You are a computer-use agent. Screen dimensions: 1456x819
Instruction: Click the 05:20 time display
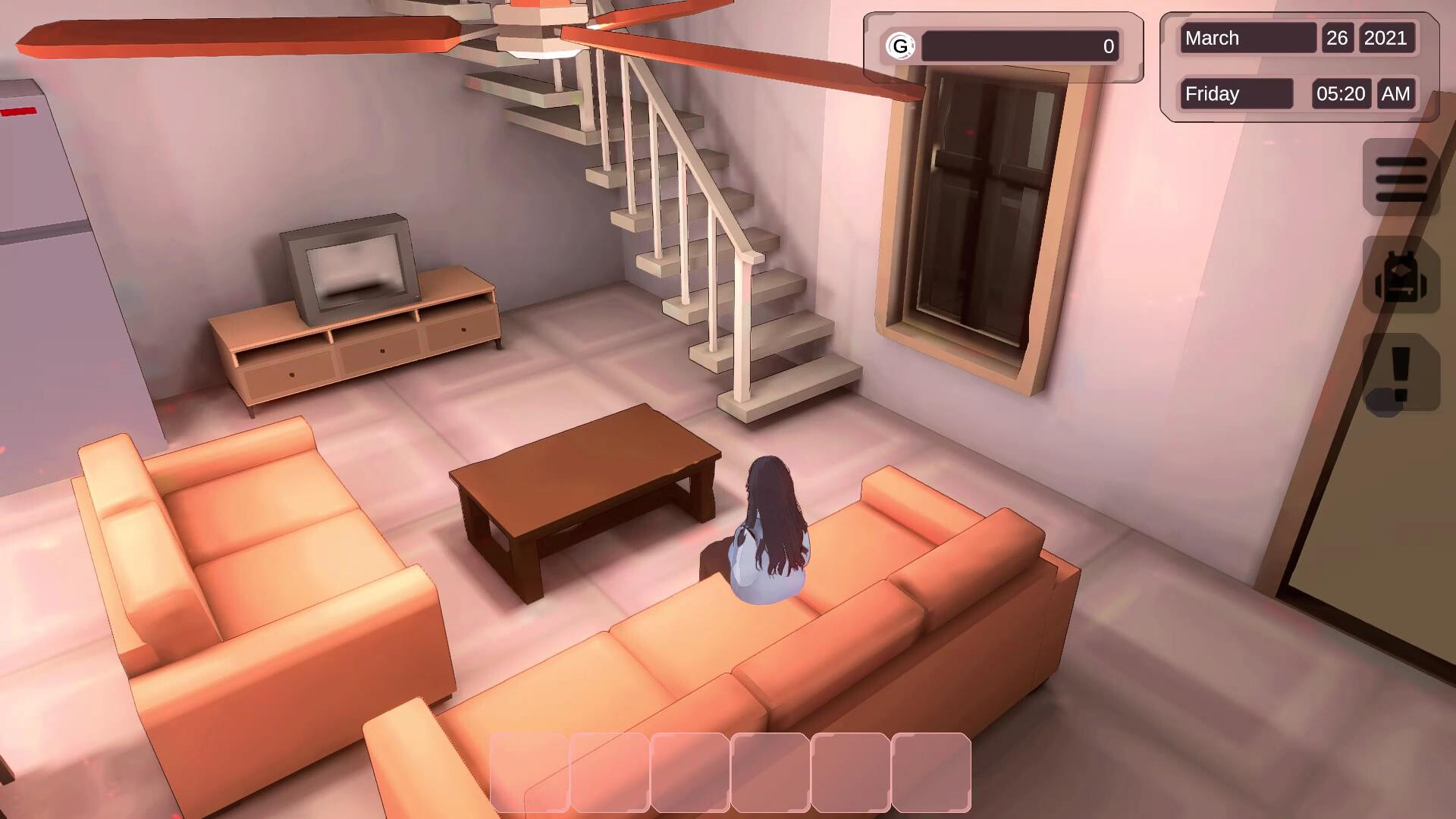click(1341, 93)
